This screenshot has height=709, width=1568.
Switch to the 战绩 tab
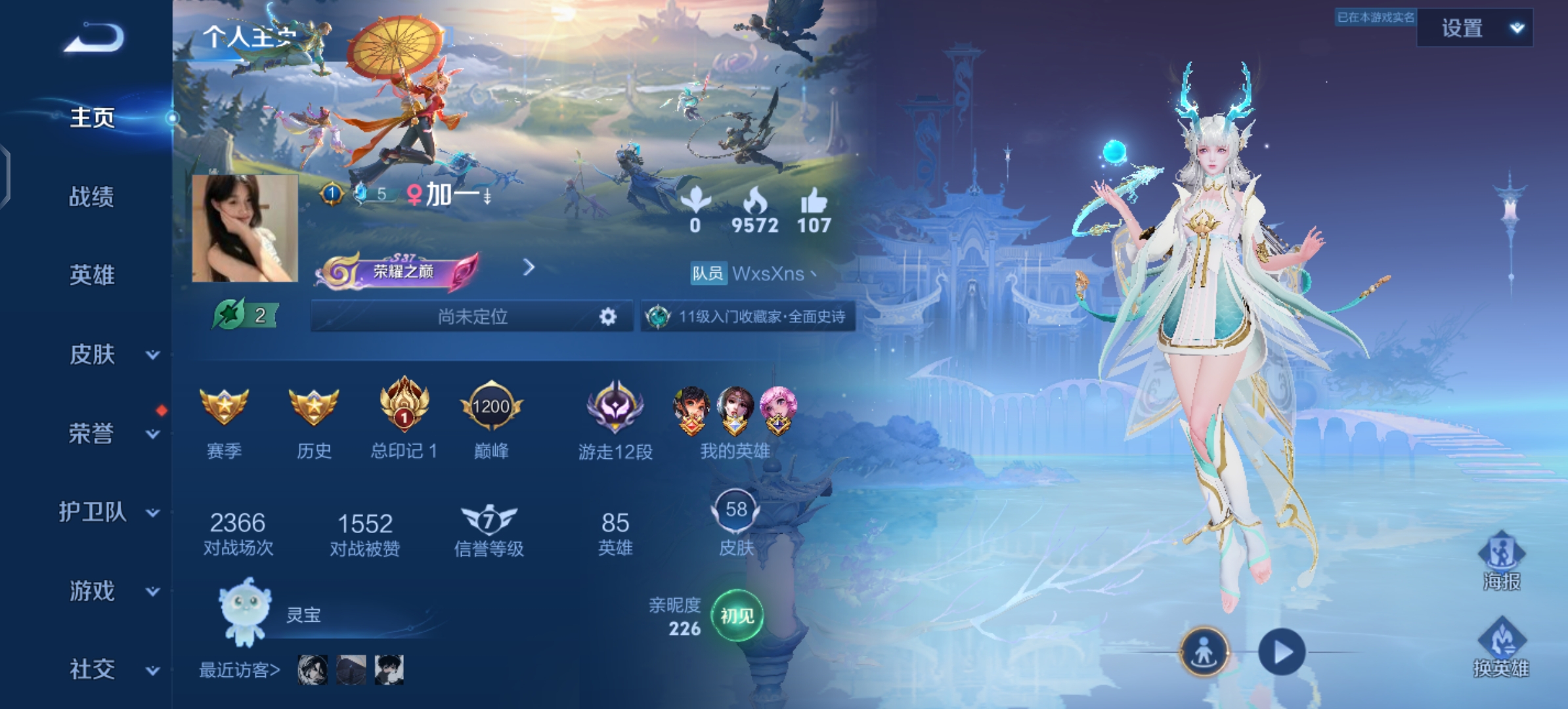92,197
